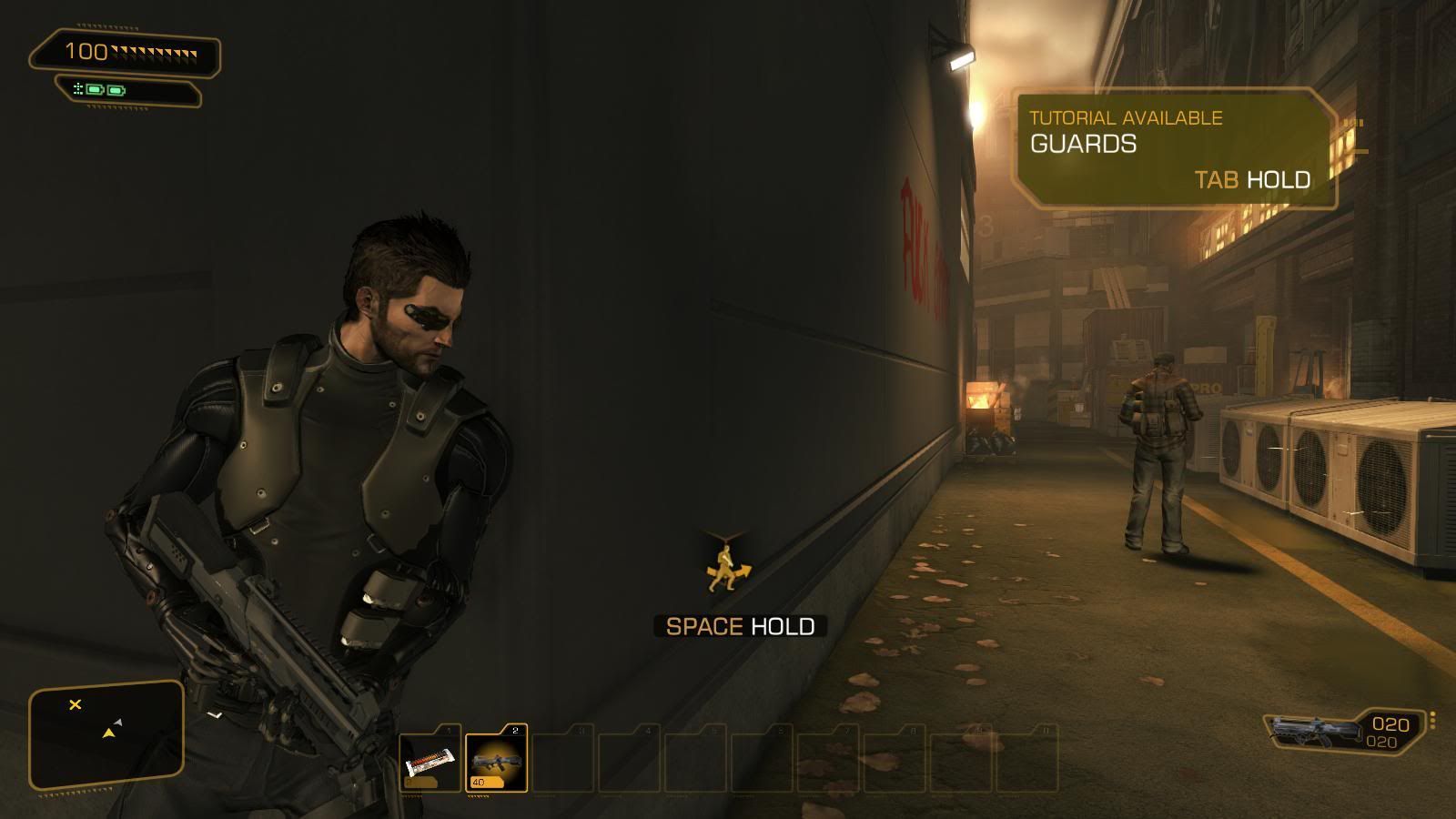Image resolution: width=1456 pixels, height=819 pixels.
Task: Click the crosshair dot near the energy bar
Action: coord(77,87)
